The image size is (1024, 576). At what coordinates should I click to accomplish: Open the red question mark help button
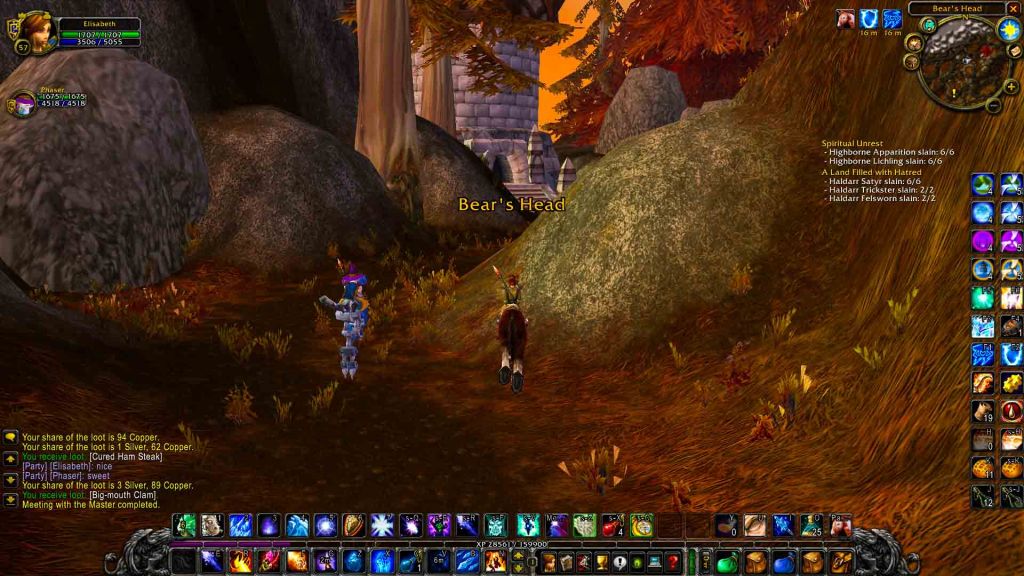click(673, 562)
